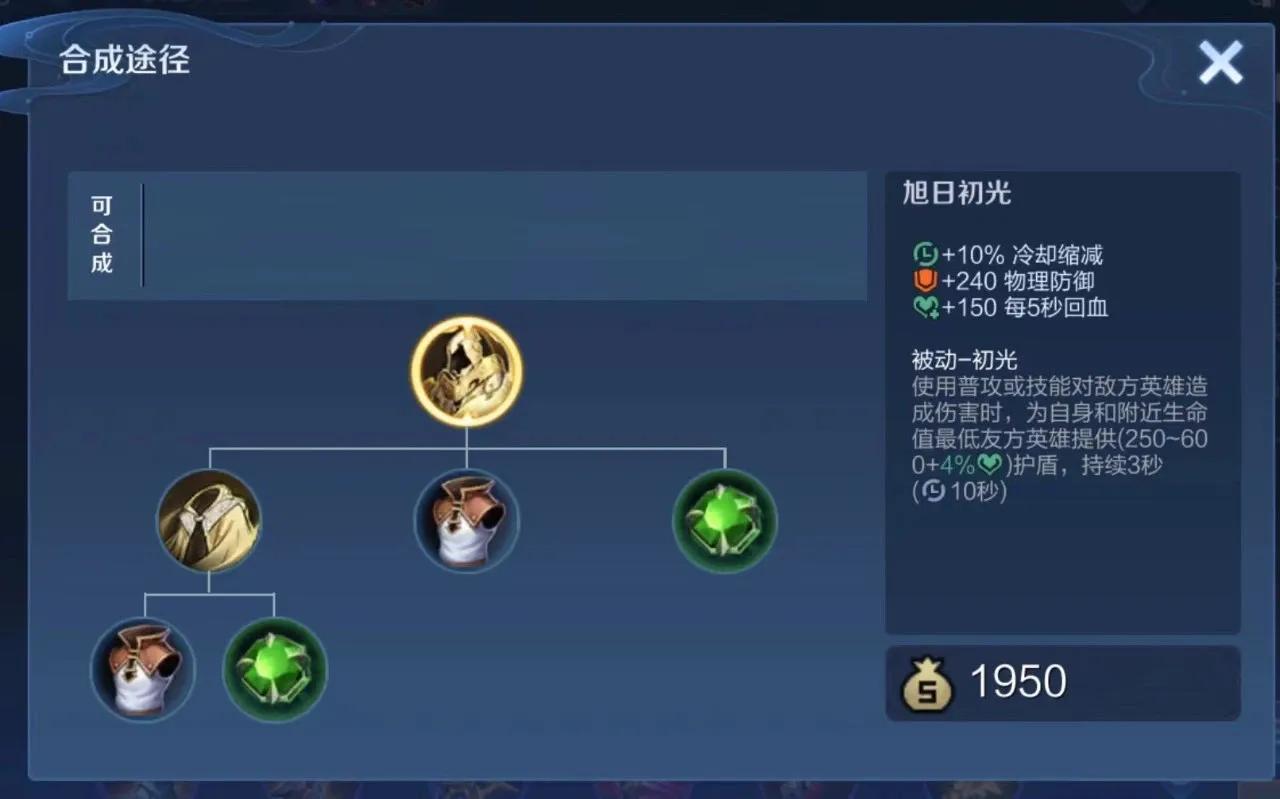Close the 合成途径 panel

pyautogui.click(x=1220, y=62)
